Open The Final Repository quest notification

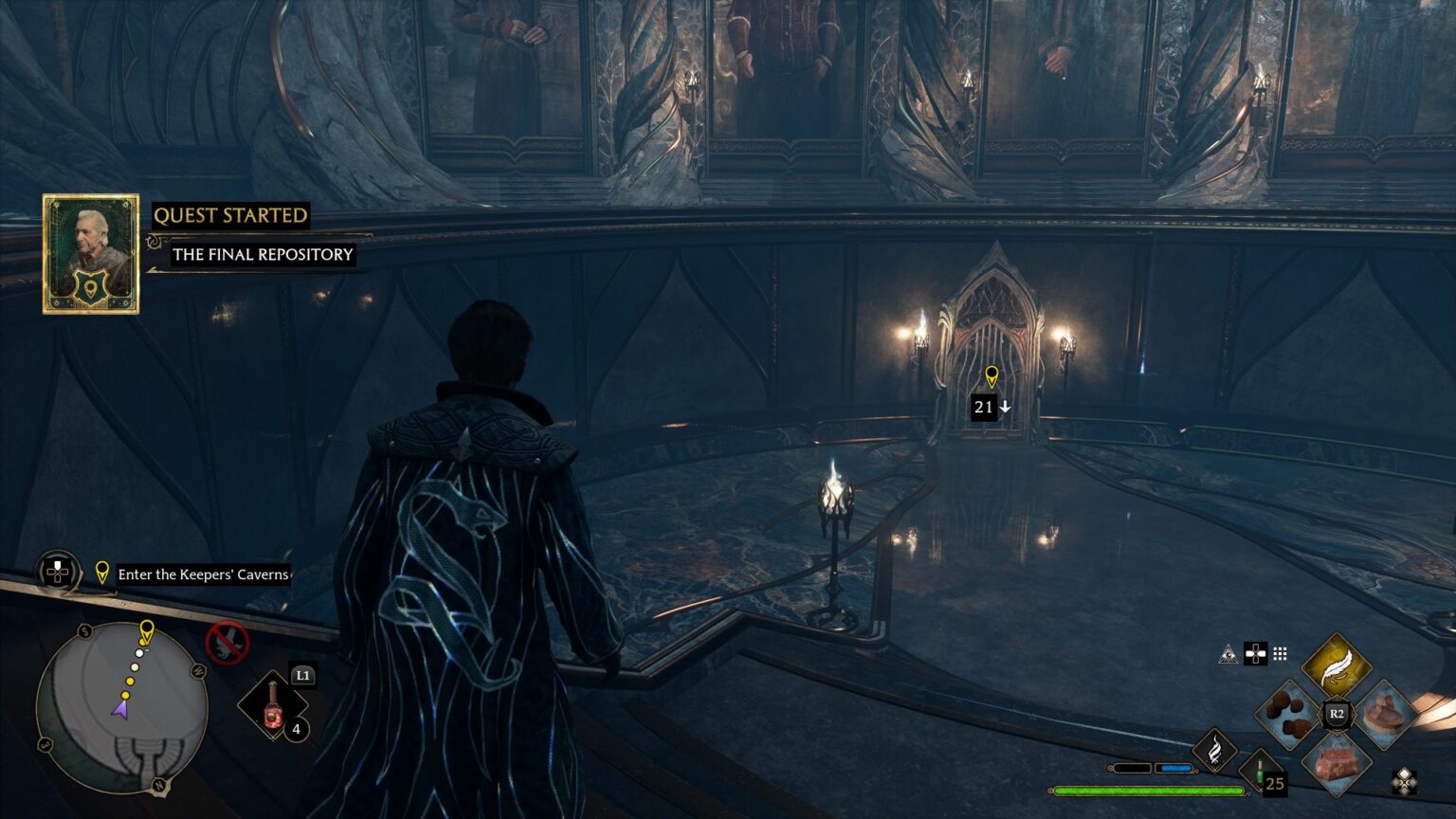click(x=263, y=254)
